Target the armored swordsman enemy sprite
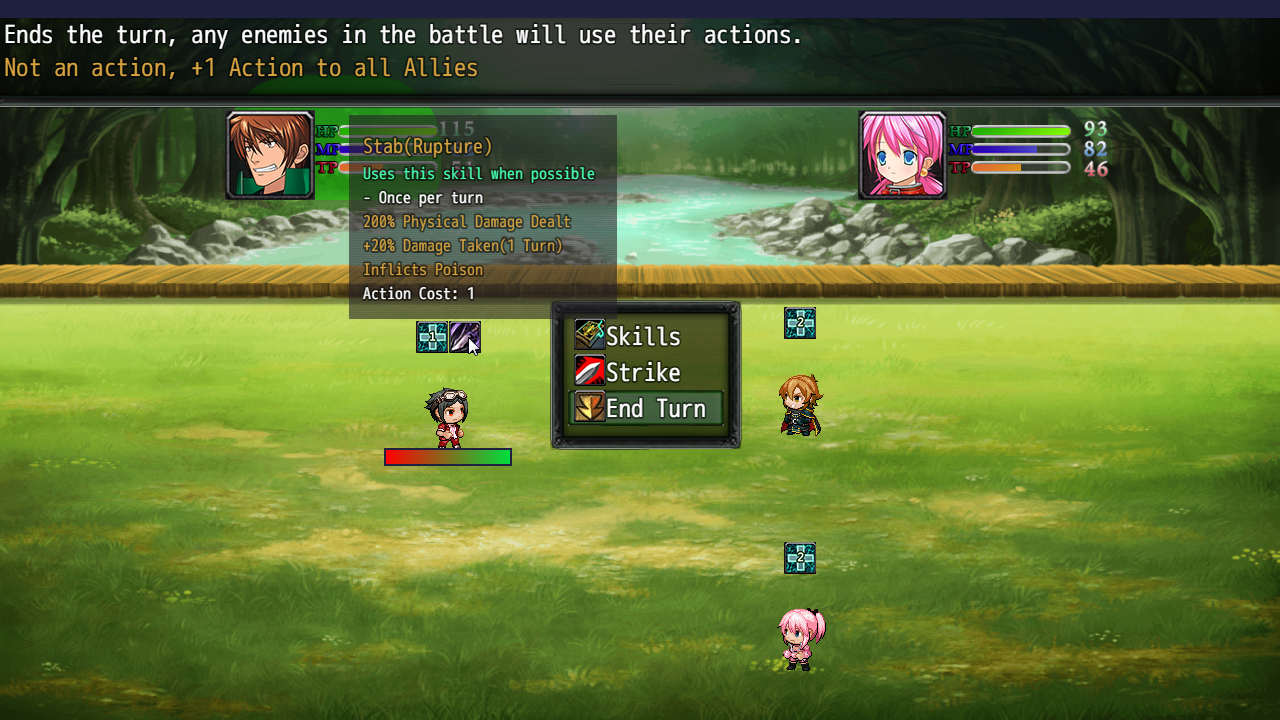 [799, 407]
